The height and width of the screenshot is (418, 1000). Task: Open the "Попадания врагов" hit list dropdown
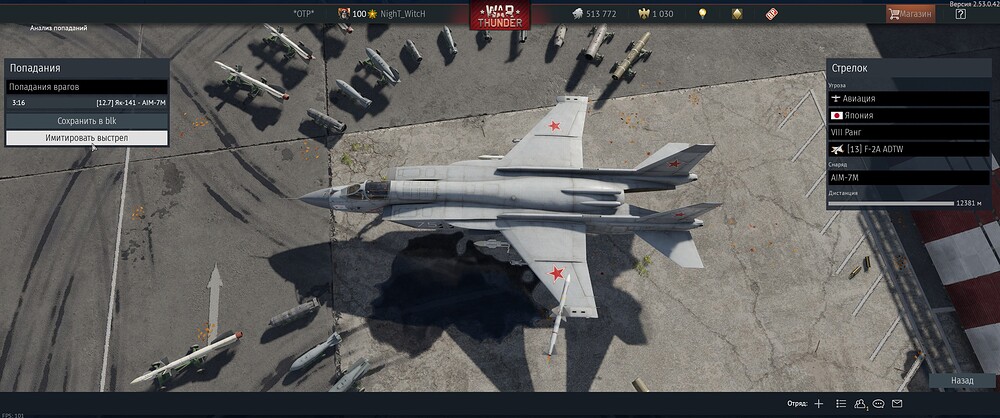[x=87, y=87]
